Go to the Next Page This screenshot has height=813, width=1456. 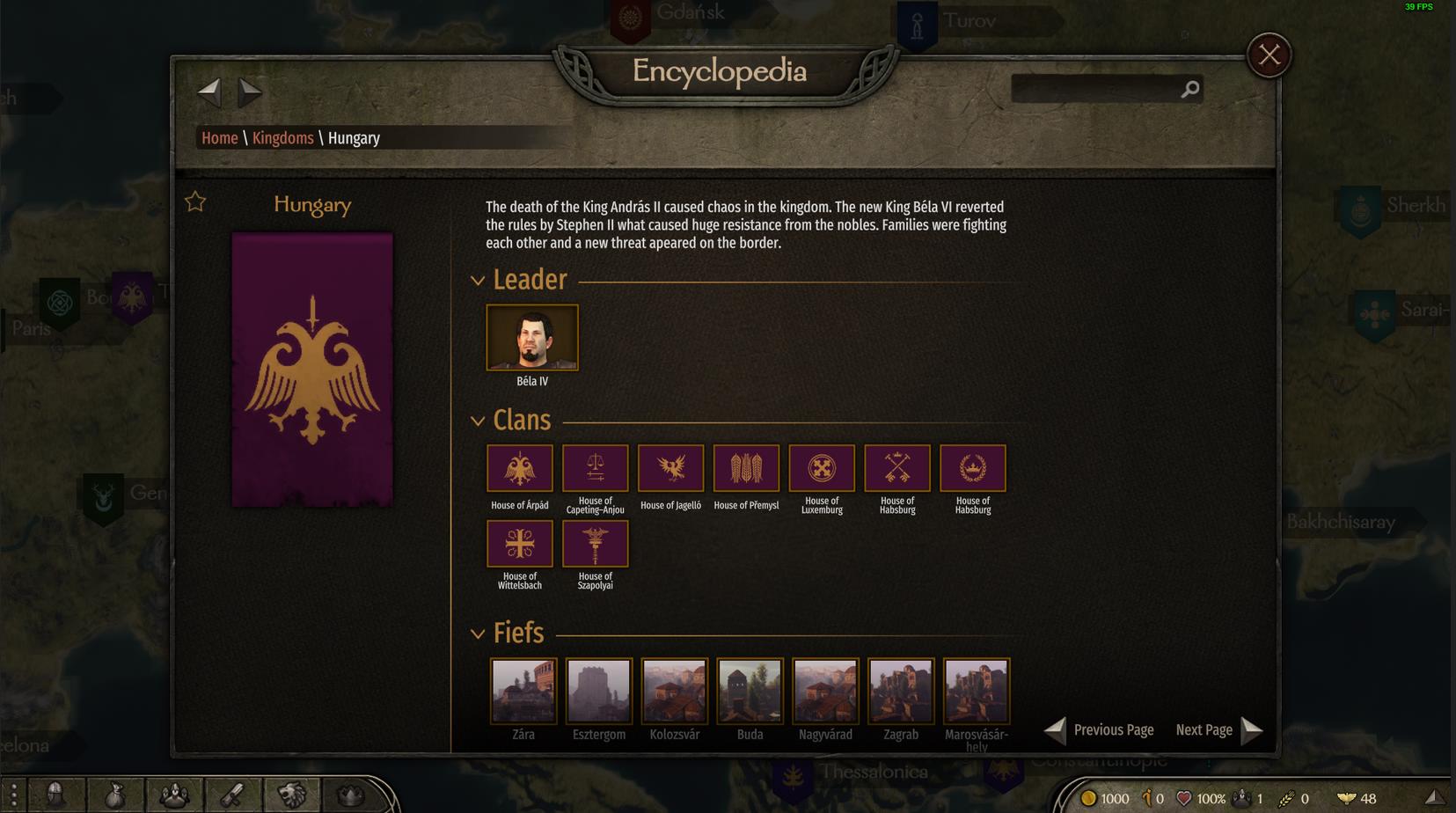click(x=1218, y=730)
